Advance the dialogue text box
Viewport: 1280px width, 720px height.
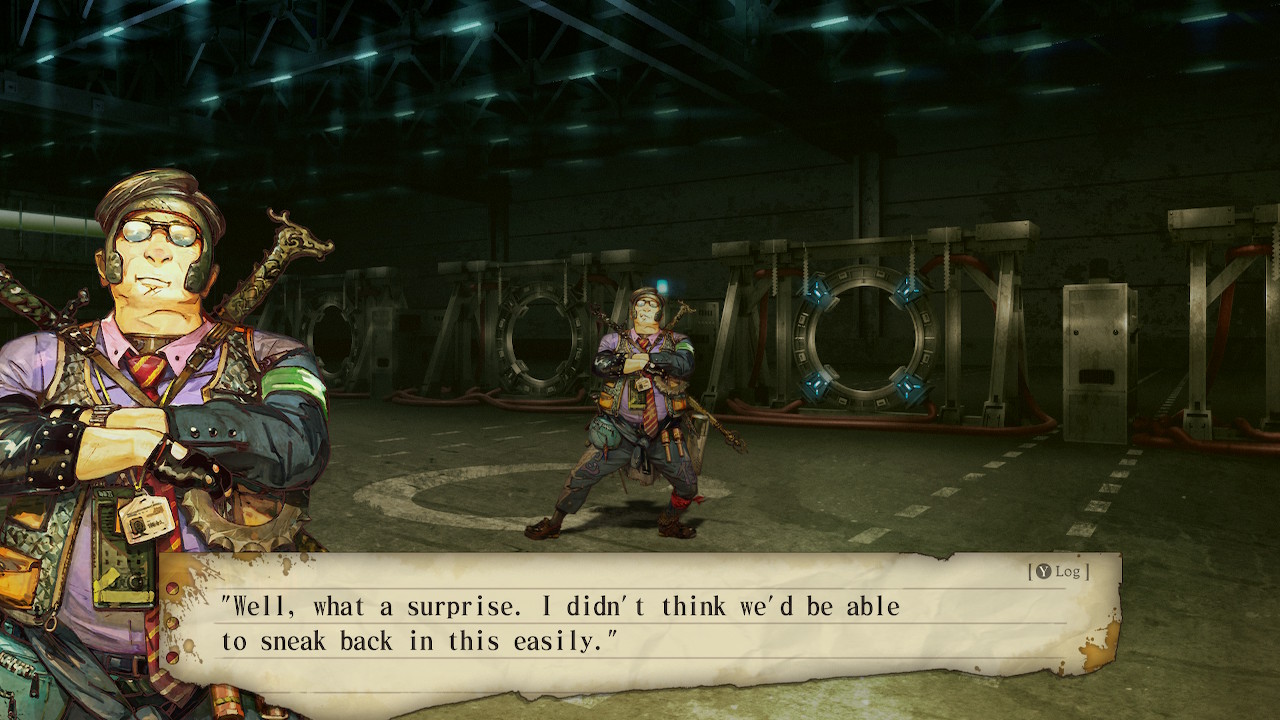coord(640,623)
